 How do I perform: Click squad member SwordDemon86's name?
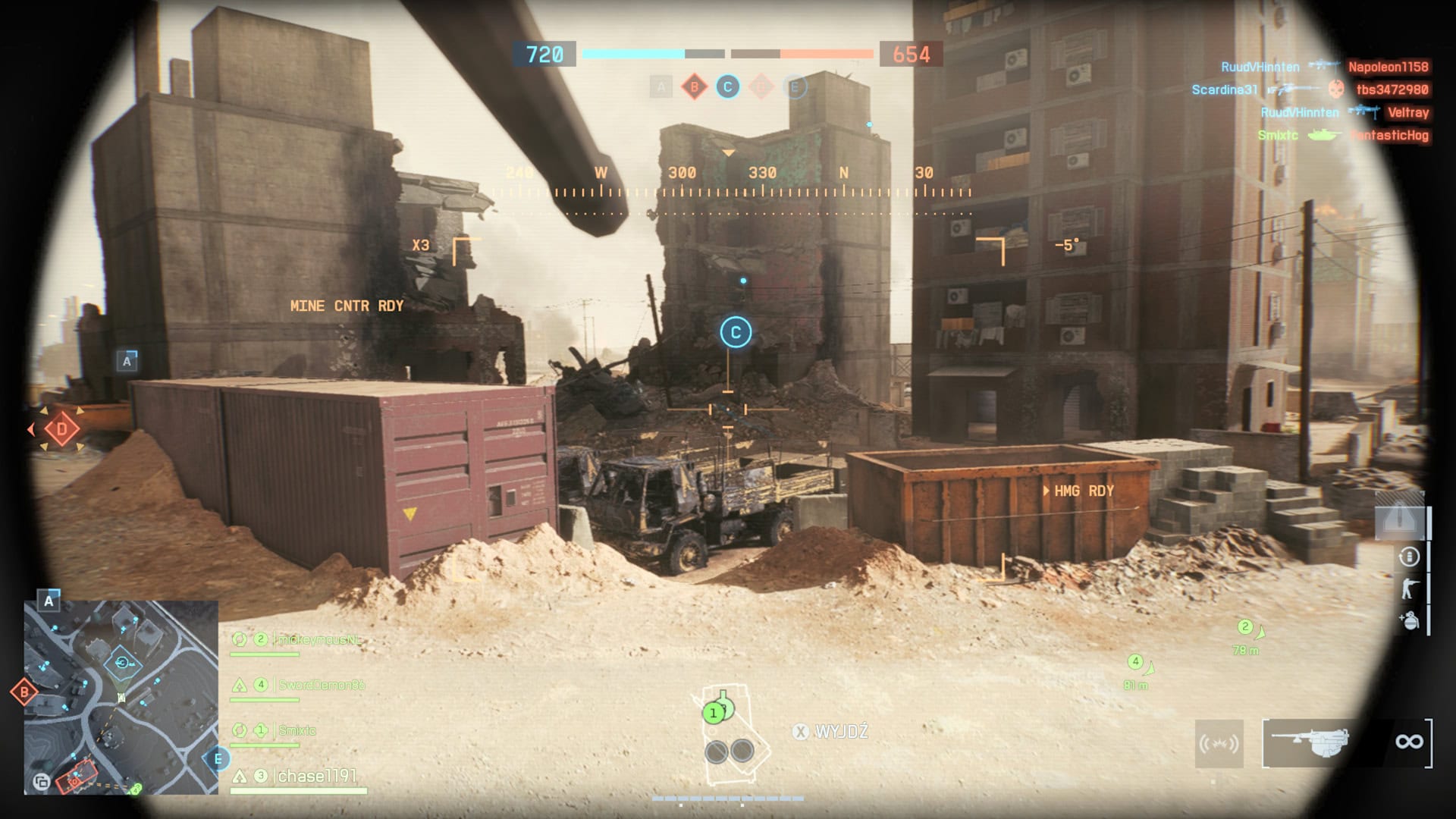321,685
